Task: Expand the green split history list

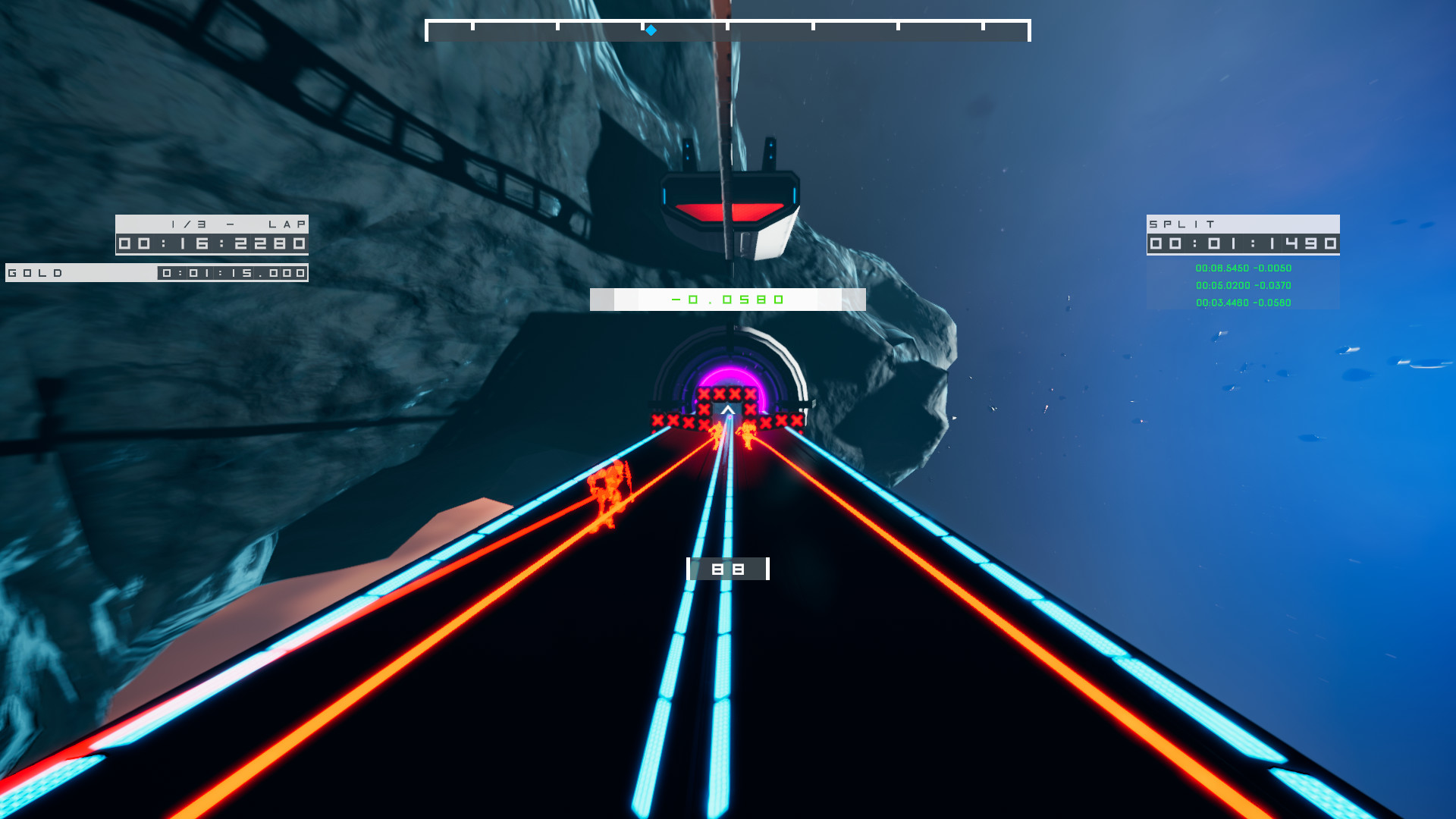Action: [1241, 285]
